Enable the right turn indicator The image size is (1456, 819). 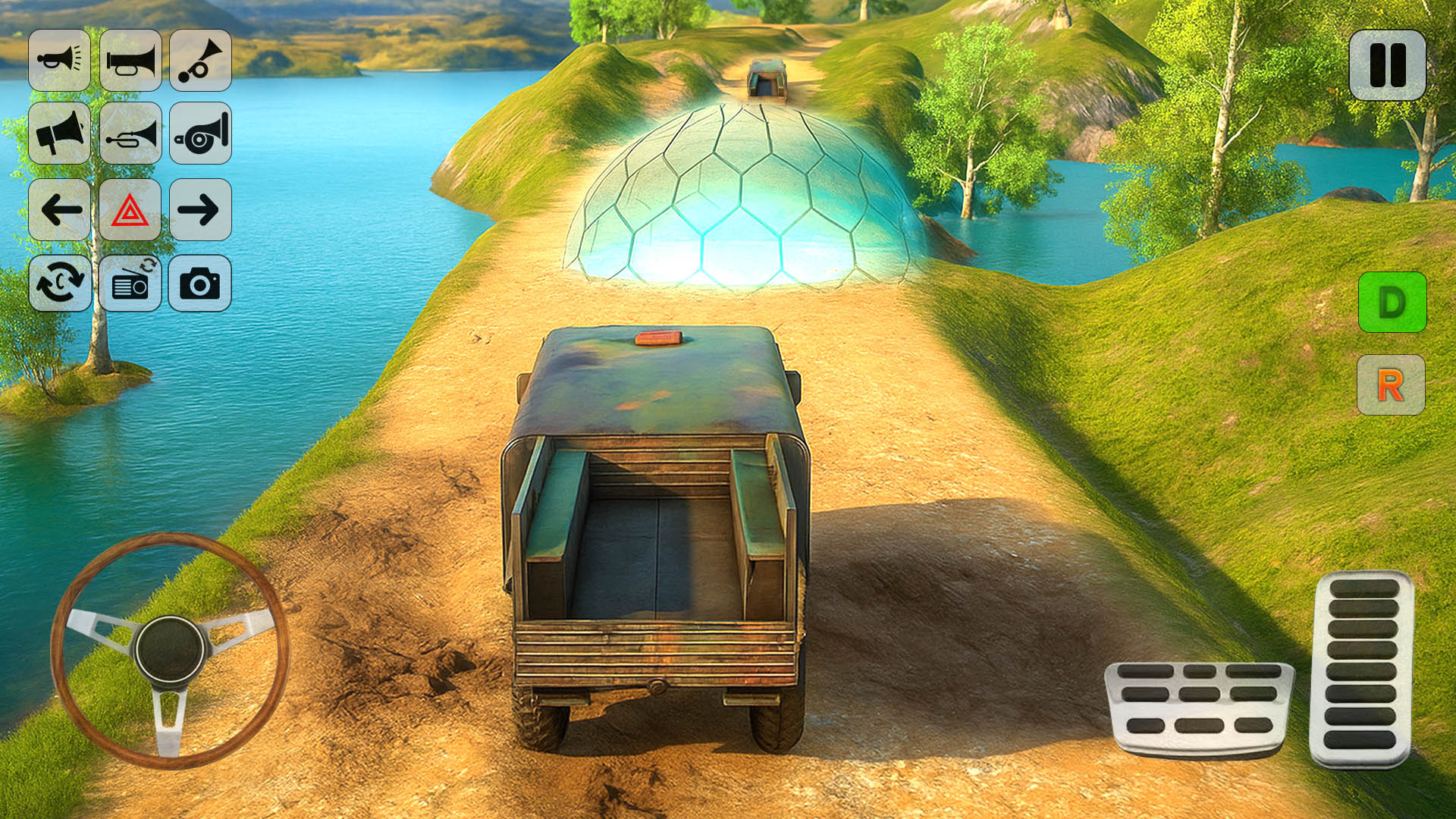point(199,211)
